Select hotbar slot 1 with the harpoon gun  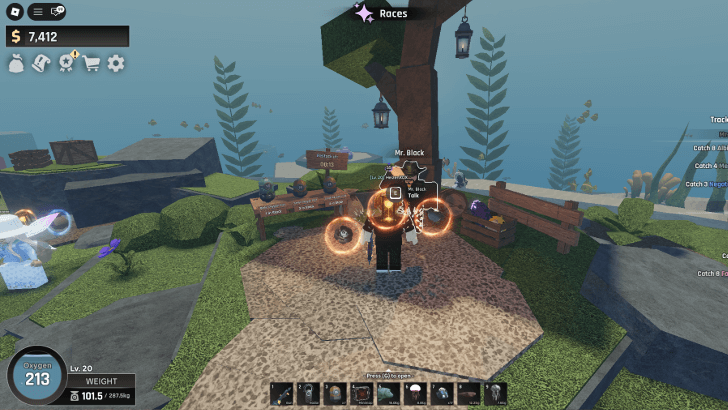(x=282, y=395)
